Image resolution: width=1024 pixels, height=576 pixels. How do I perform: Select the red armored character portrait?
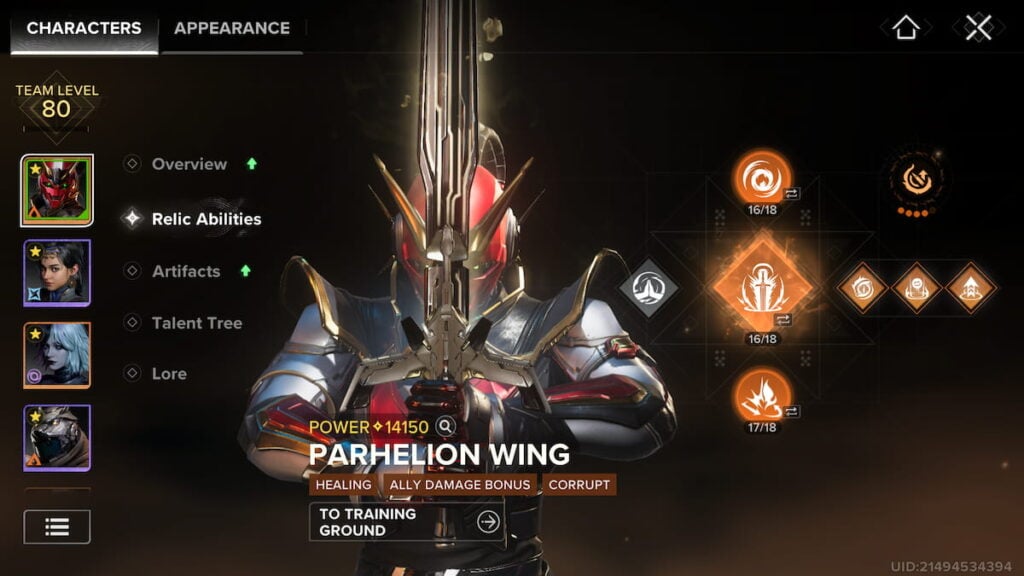57,190
